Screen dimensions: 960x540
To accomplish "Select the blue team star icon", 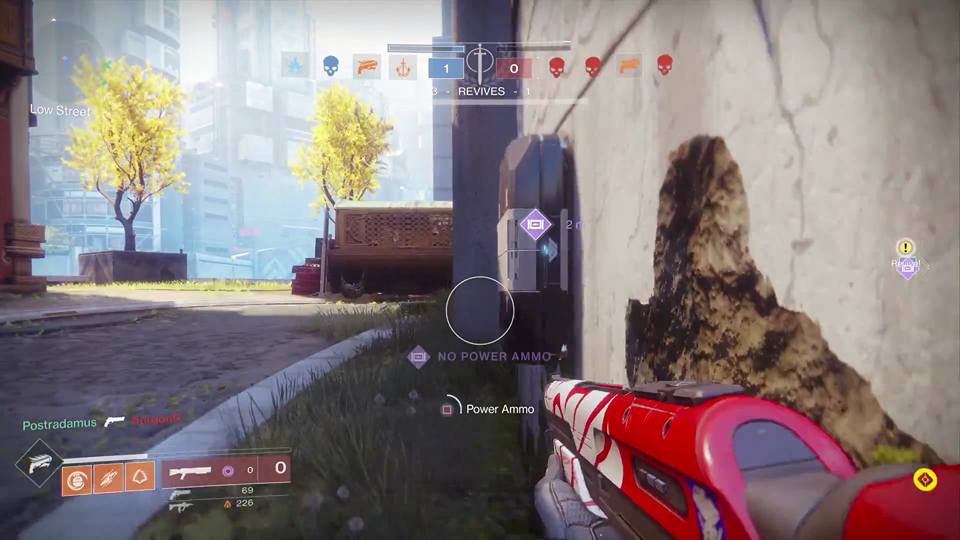I will pyautogui.click(x=295, y=67).
